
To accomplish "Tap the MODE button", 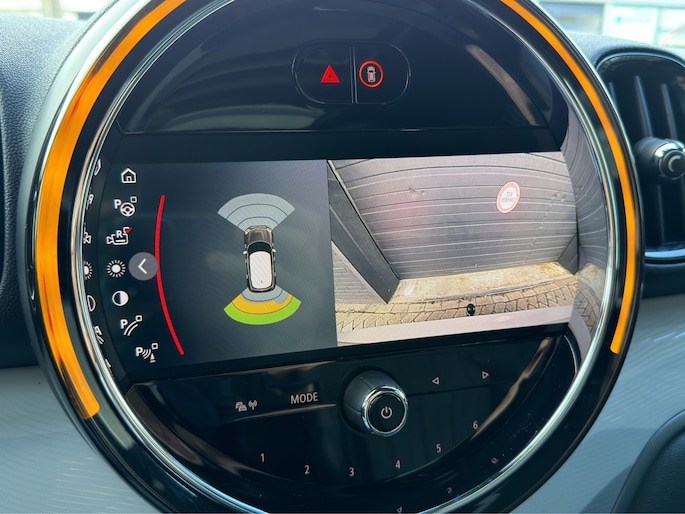I will pos(305,398).
